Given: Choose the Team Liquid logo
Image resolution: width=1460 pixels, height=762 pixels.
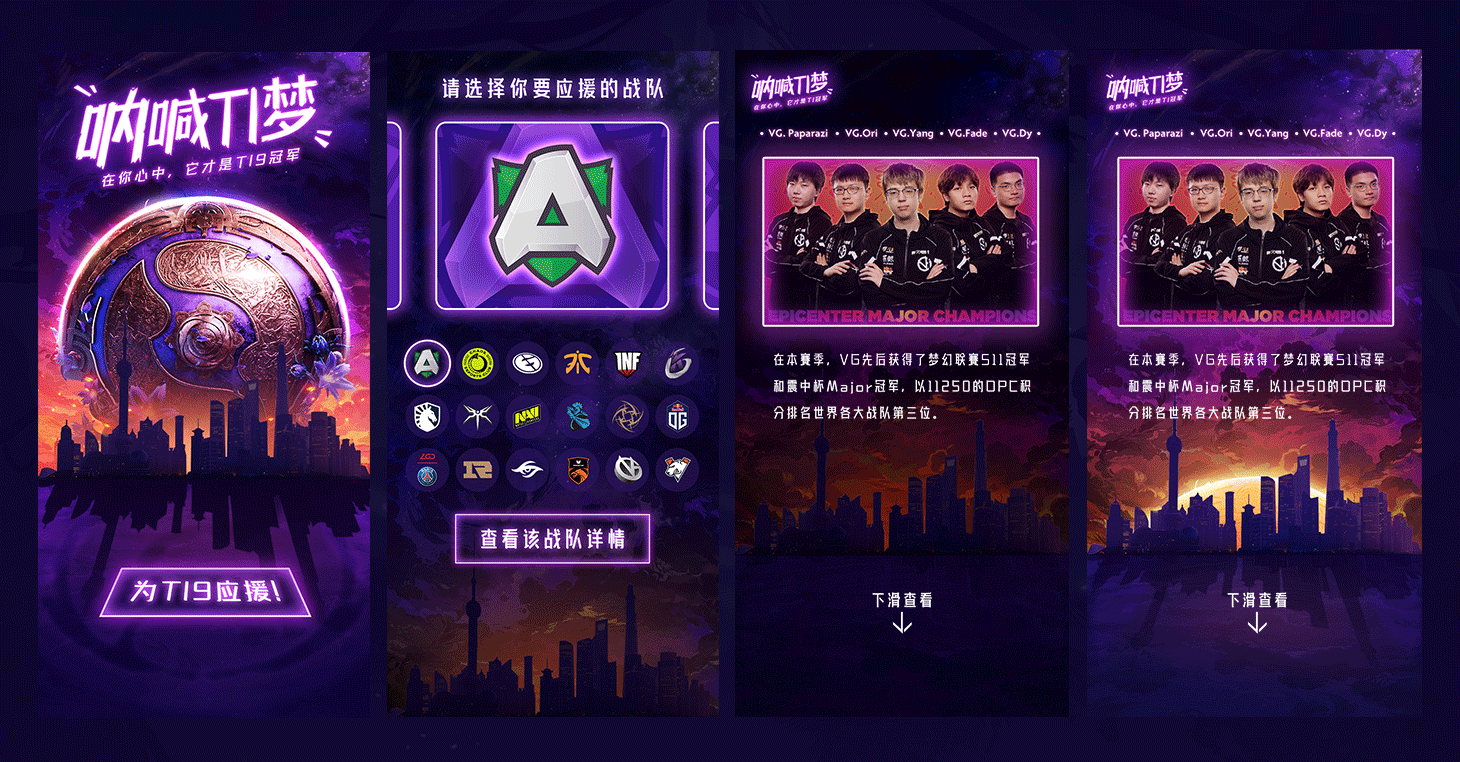Looking at the screenshot, I should coord(427,417).
